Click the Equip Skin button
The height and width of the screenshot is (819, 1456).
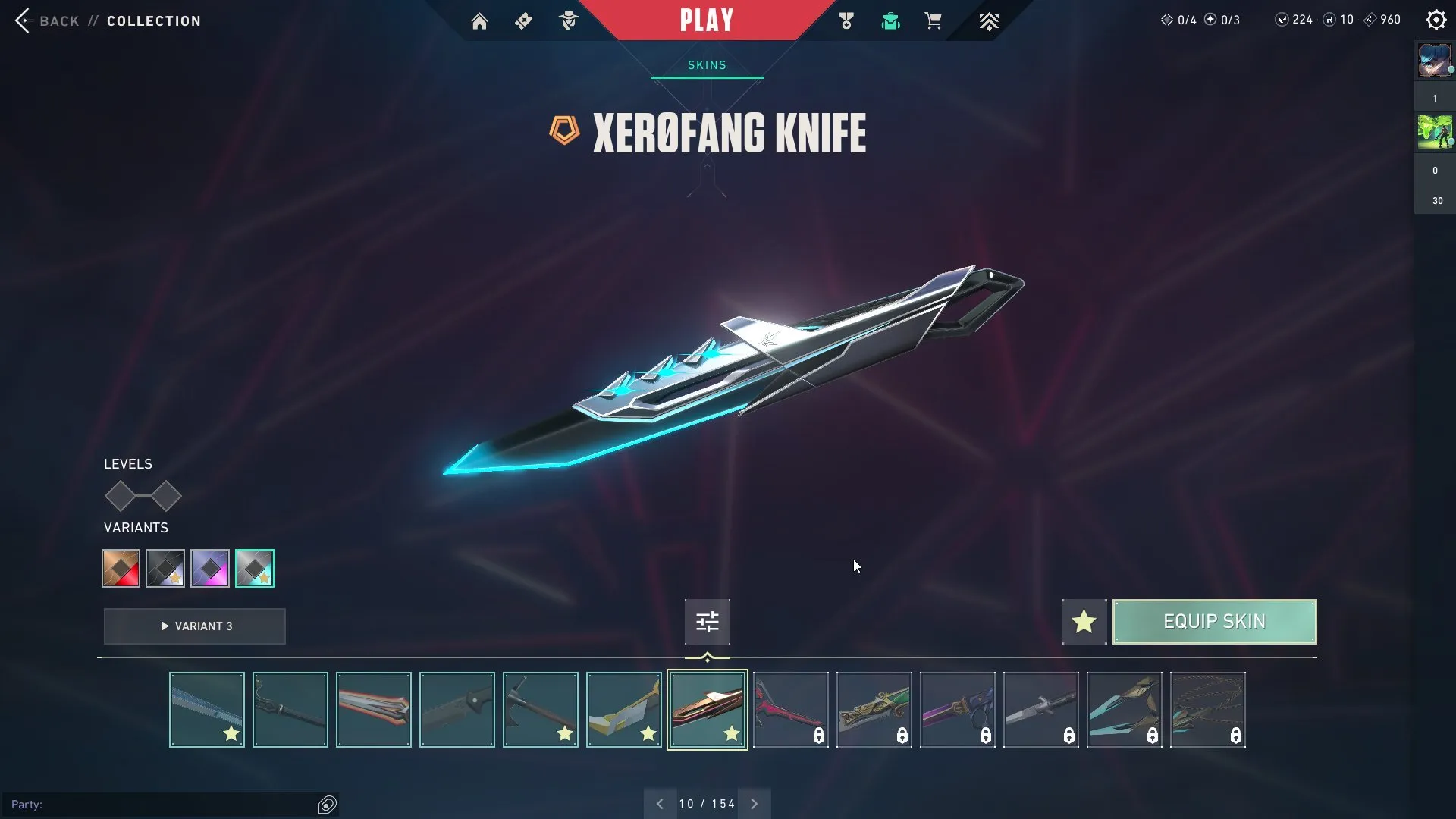click(1214, 621)
